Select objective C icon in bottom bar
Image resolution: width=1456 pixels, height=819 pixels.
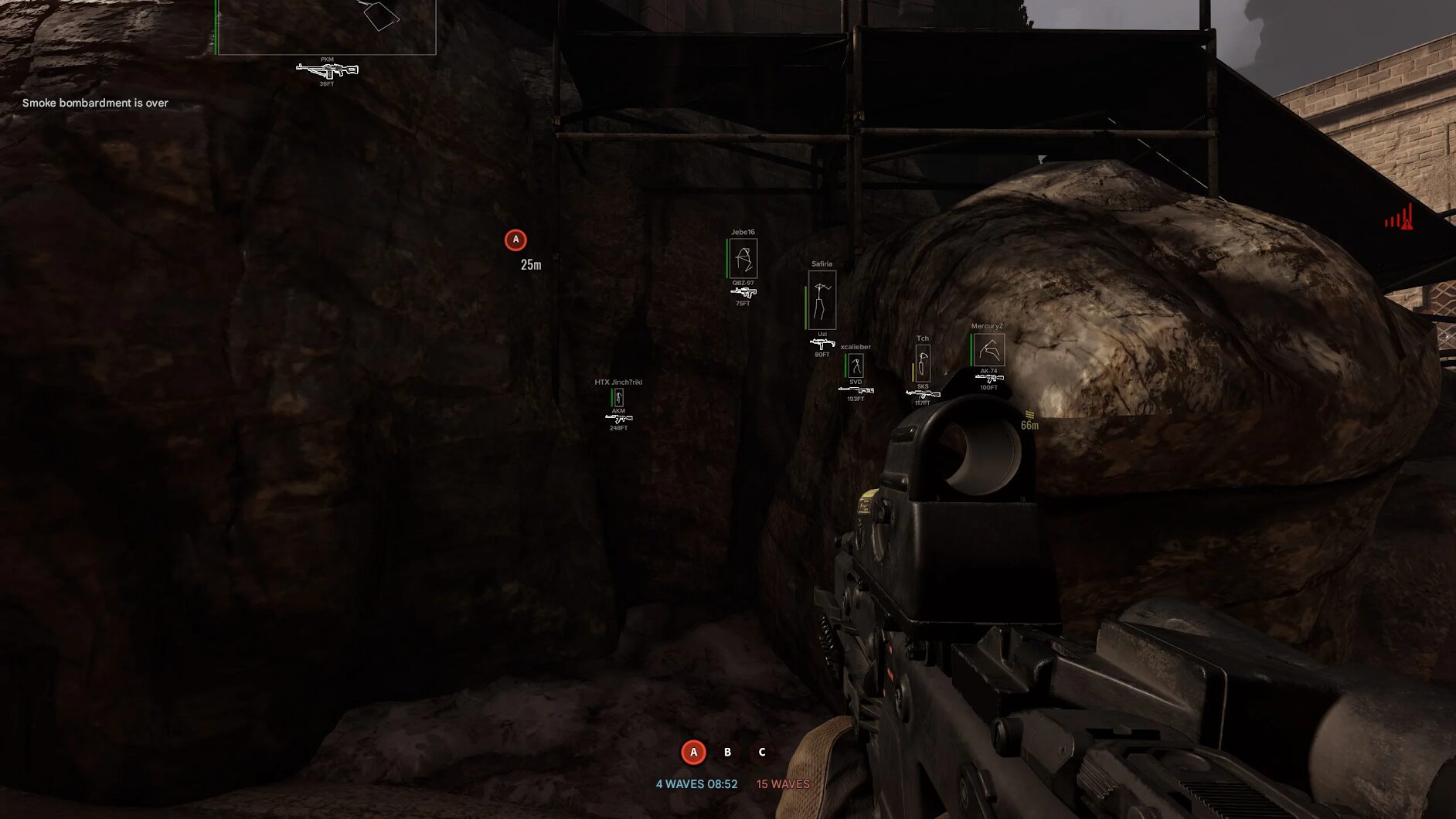[x=762, y=752]
